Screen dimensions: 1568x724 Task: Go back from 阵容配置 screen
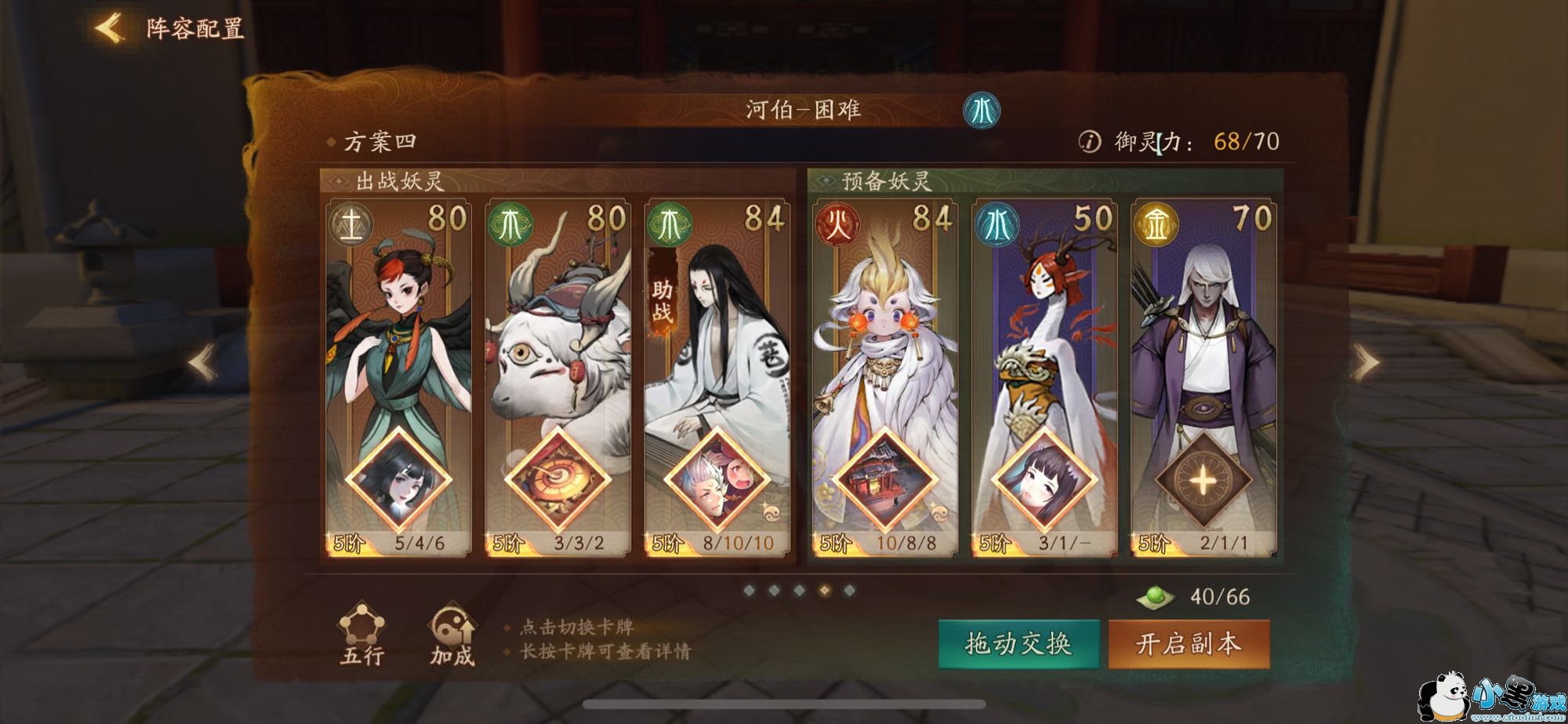click(110, 28)
